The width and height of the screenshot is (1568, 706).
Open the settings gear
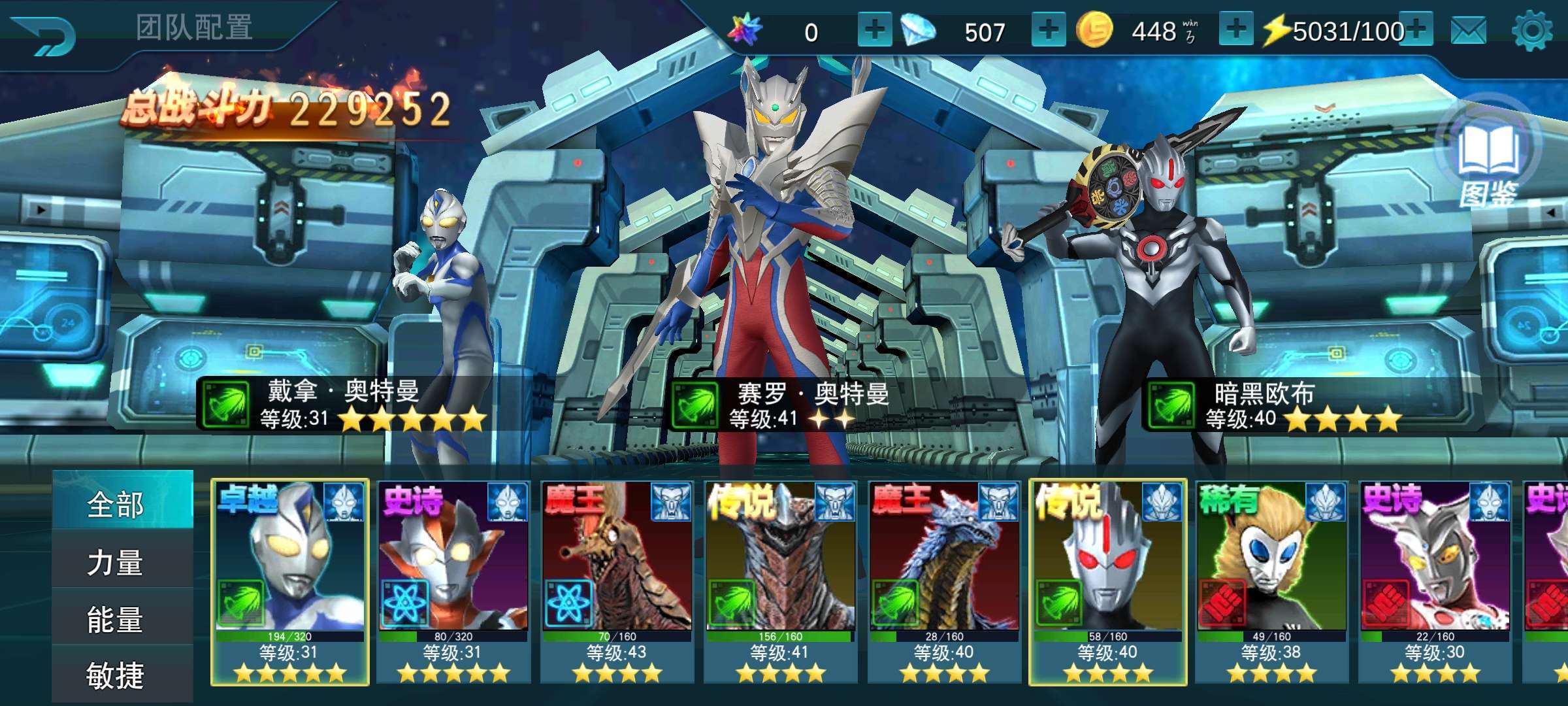[x=1532, y=31]
